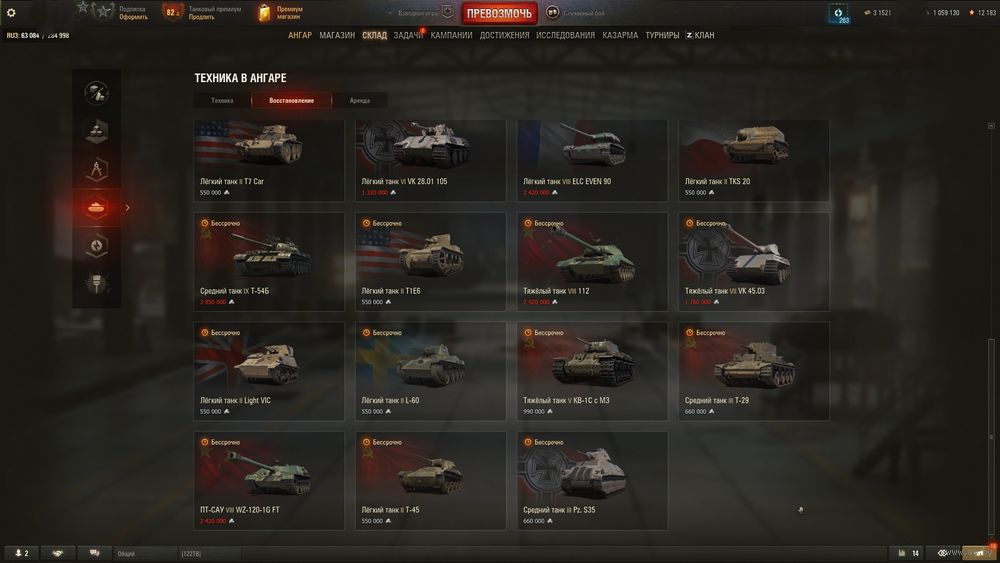Select the КВ-1С с МЗ tank card
The image size is (1000, 563).
[592, 370]
